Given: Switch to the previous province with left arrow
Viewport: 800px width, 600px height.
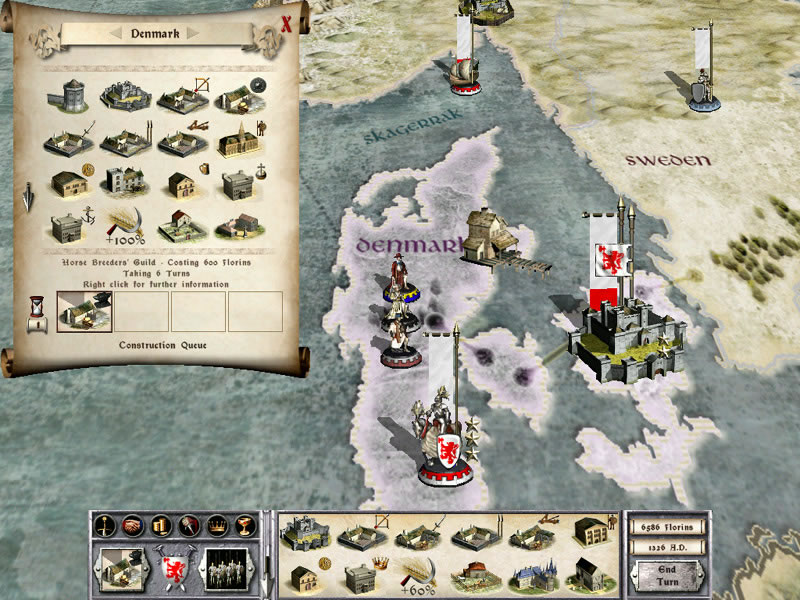Looking at the screenshot, I should click(117, 34).
